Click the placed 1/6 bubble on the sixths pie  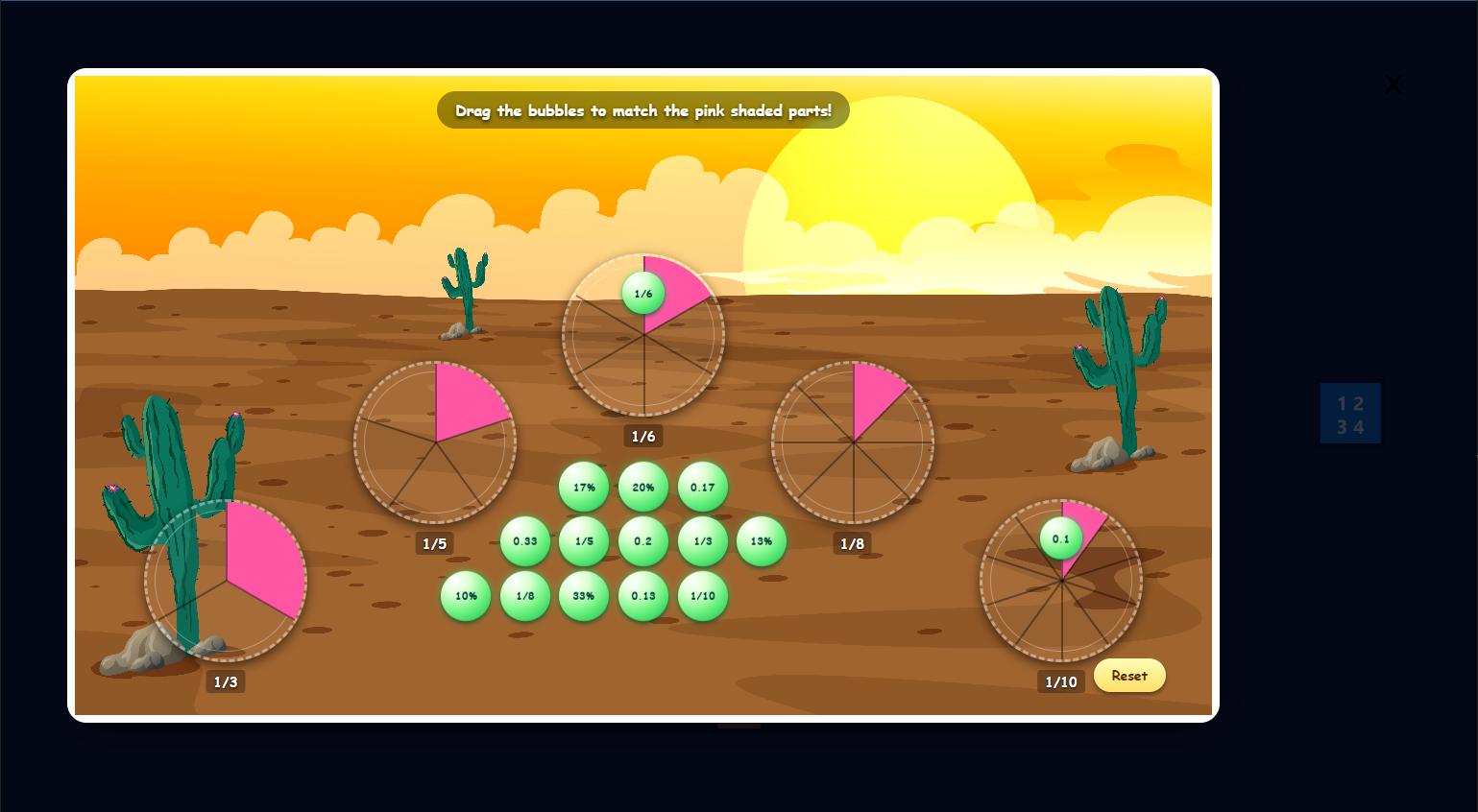[x=642, y=293]
